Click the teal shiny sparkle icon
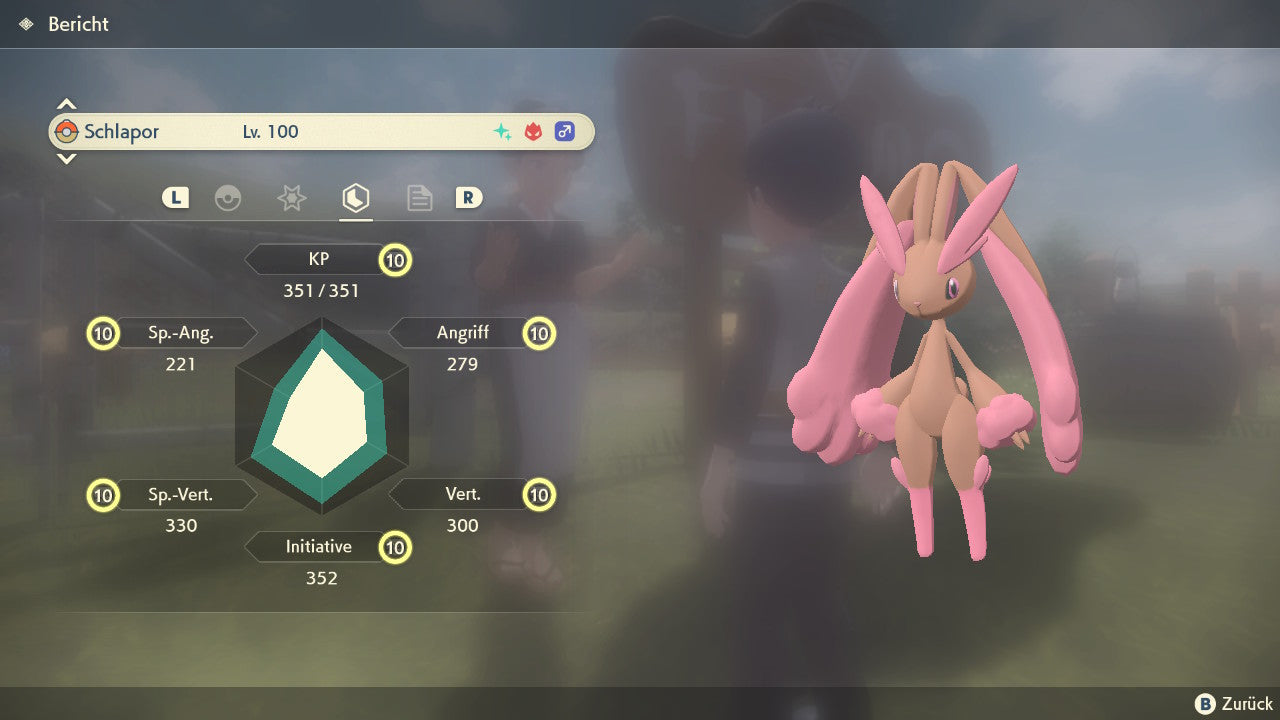 click(x=502, y=132)
